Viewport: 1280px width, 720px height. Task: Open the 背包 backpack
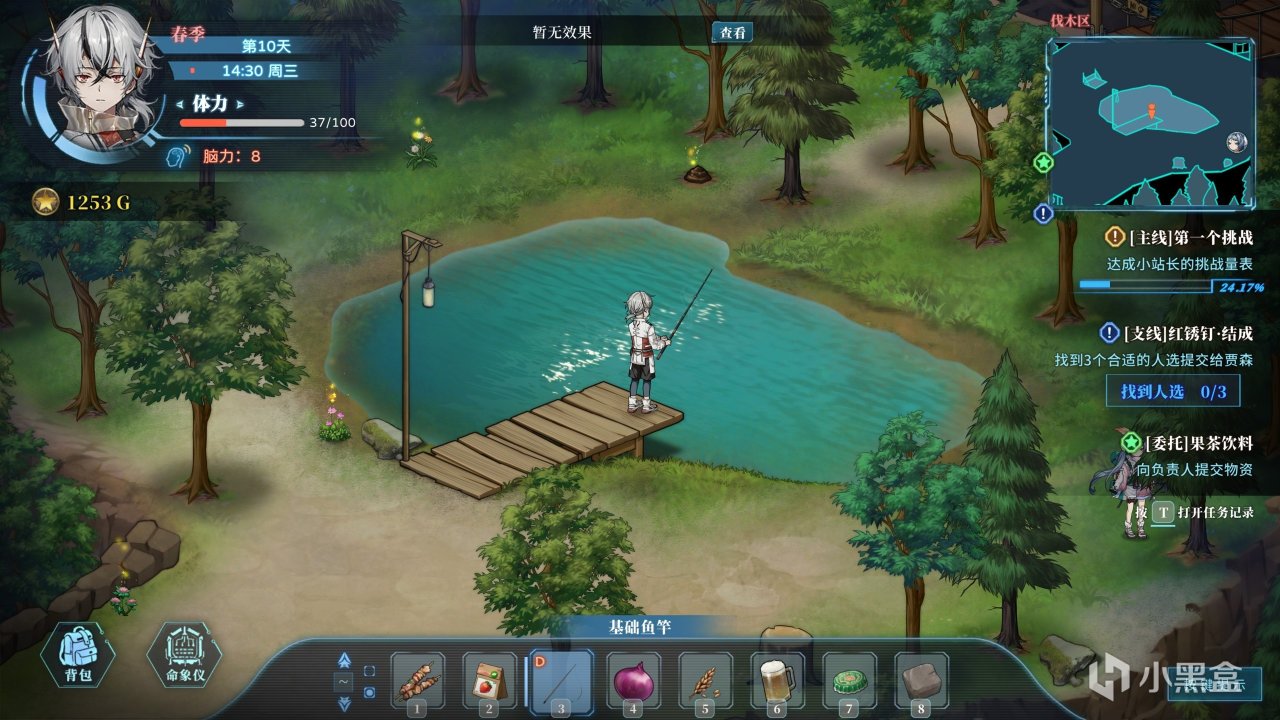(x=78, y=652)
